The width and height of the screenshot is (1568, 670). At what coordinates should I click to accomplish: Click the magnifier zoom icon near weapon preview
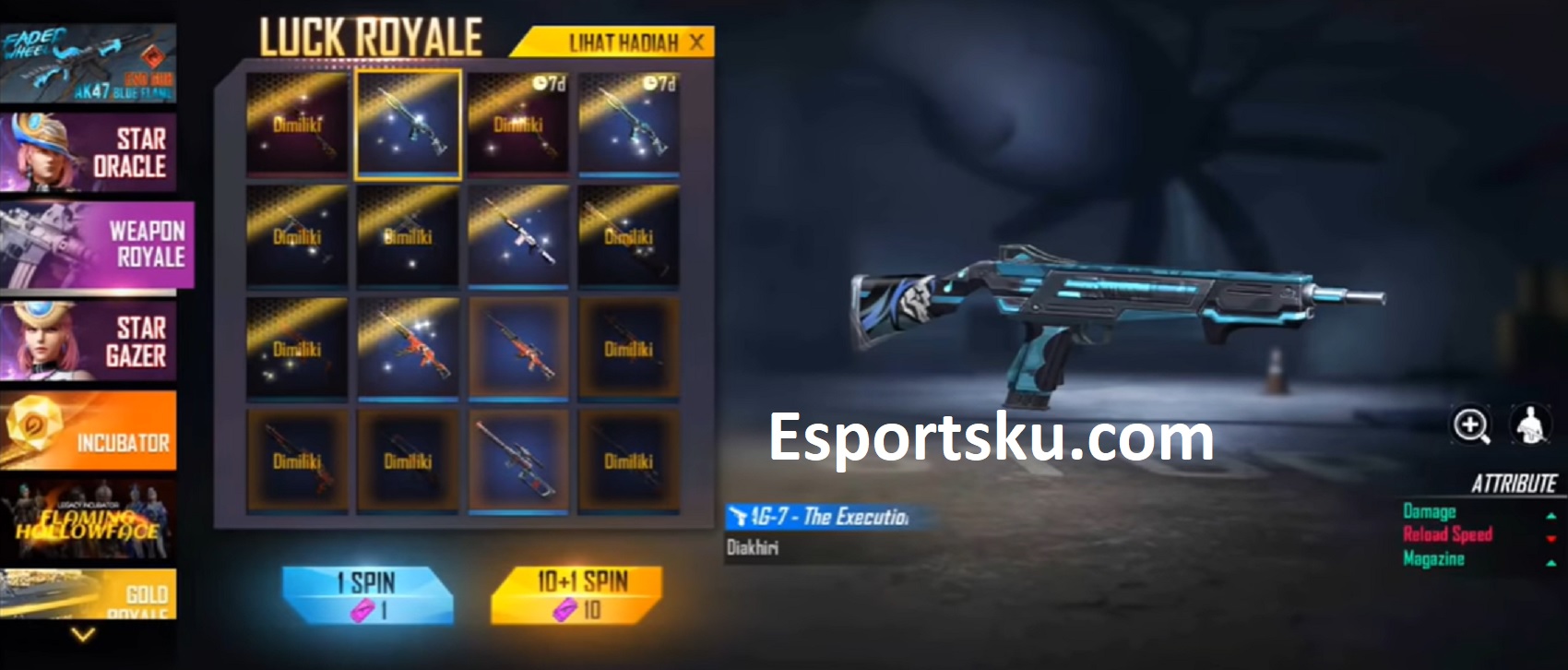[1470, 425]
